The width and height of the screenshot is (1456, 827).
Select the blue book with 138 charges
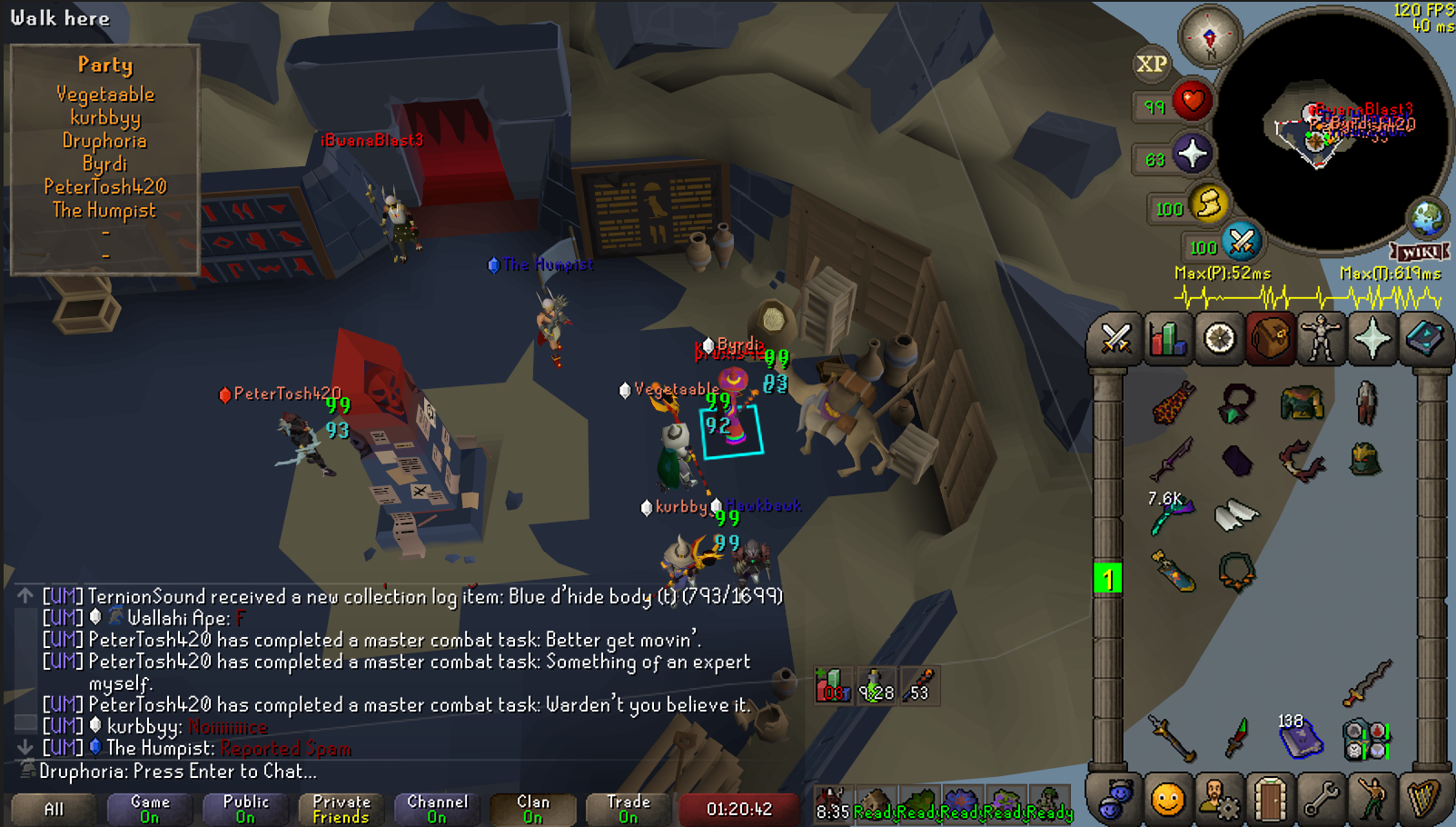pos(1299,736)
